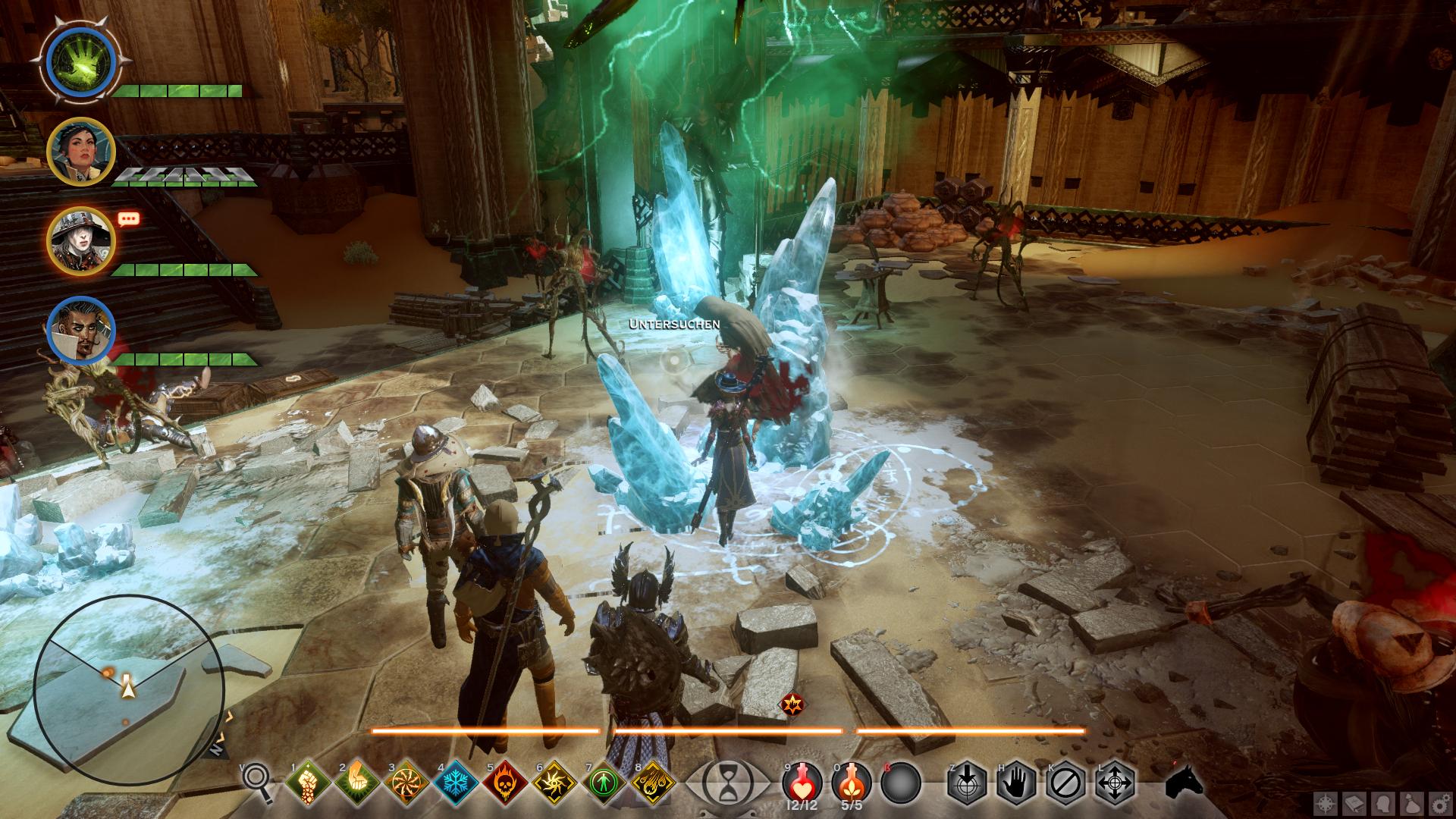This screenshot has width=1456, height=819.
Task: Activate the magnifying glass search icon
Action: [259, 781]
